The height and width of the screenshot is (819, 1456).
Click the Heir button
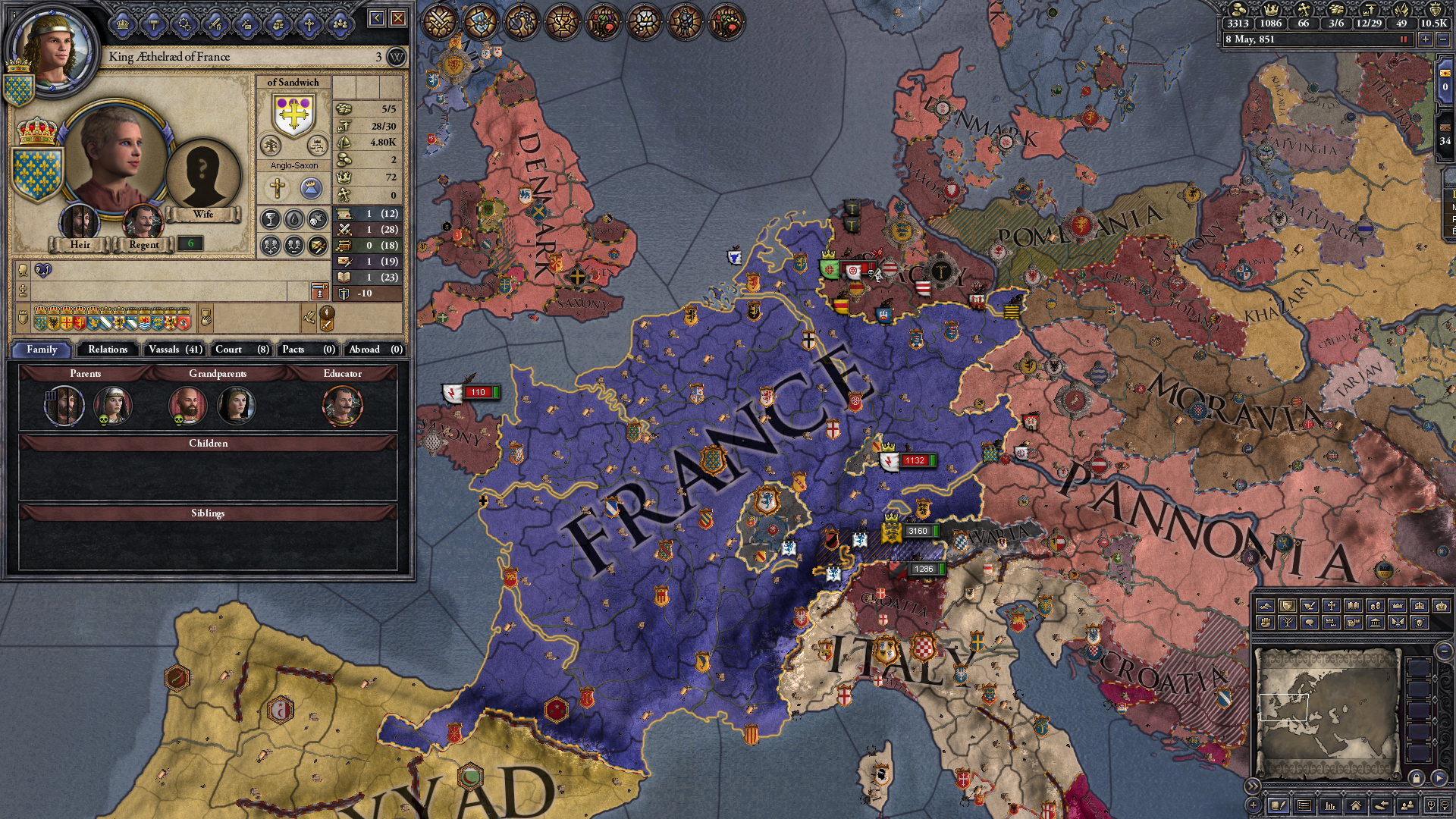tap(79, 244)
